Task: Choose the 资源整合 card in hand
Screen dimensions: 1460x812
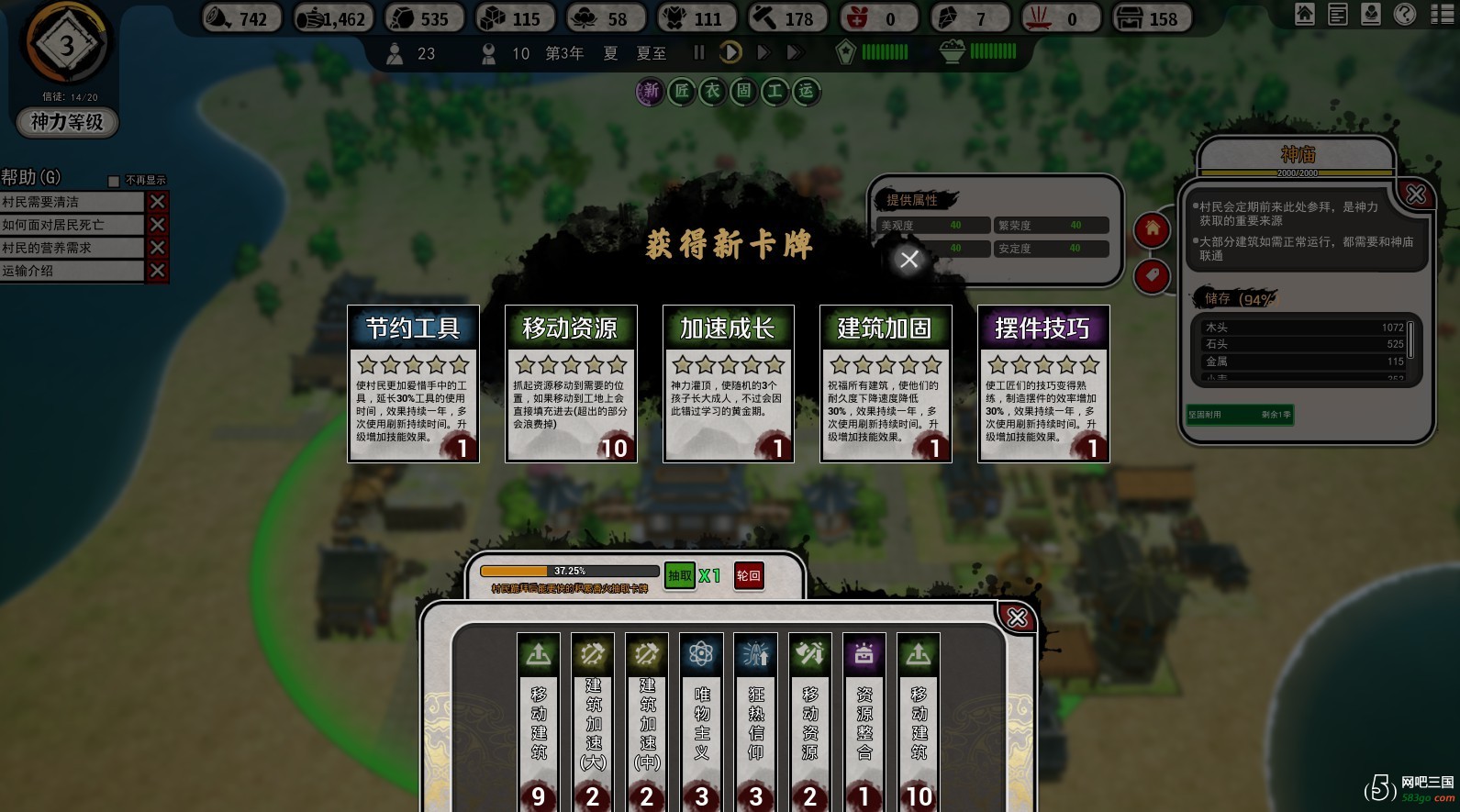Action: point(864,720)
